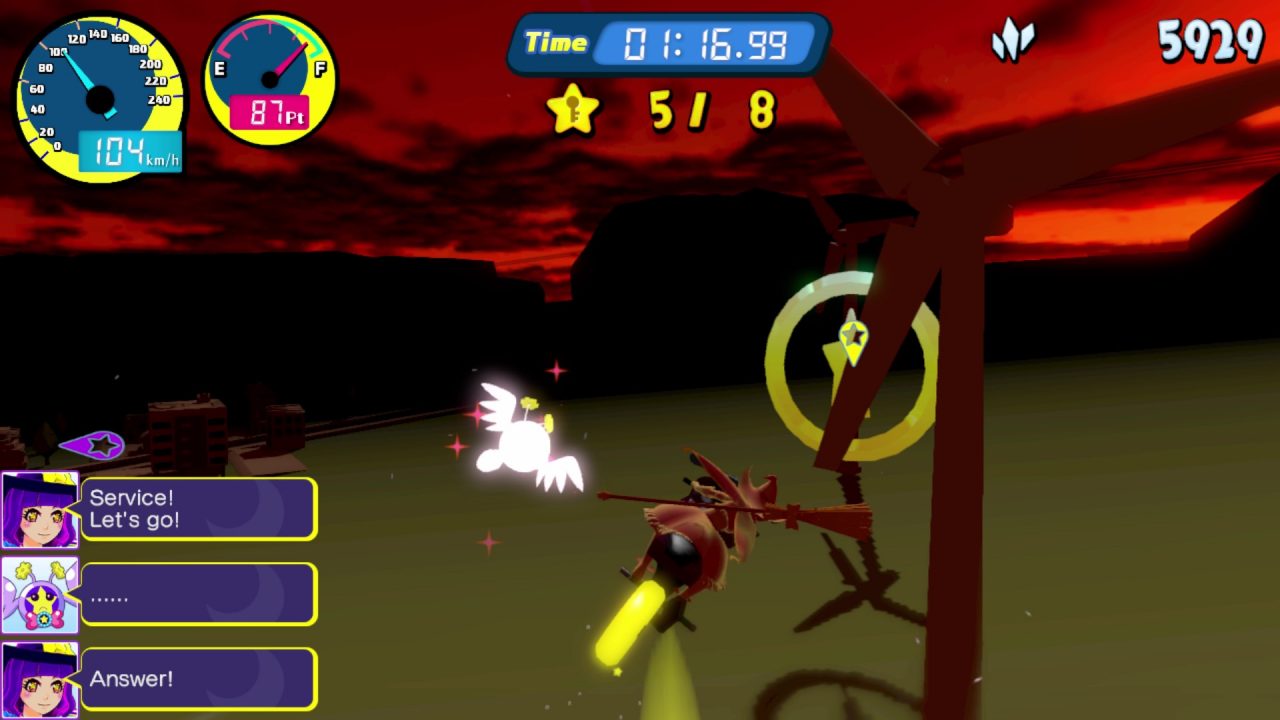This screenshot has width=1280, height=720.
Task: Select the purple star off-screen objective marker
Action: [94, 445]
